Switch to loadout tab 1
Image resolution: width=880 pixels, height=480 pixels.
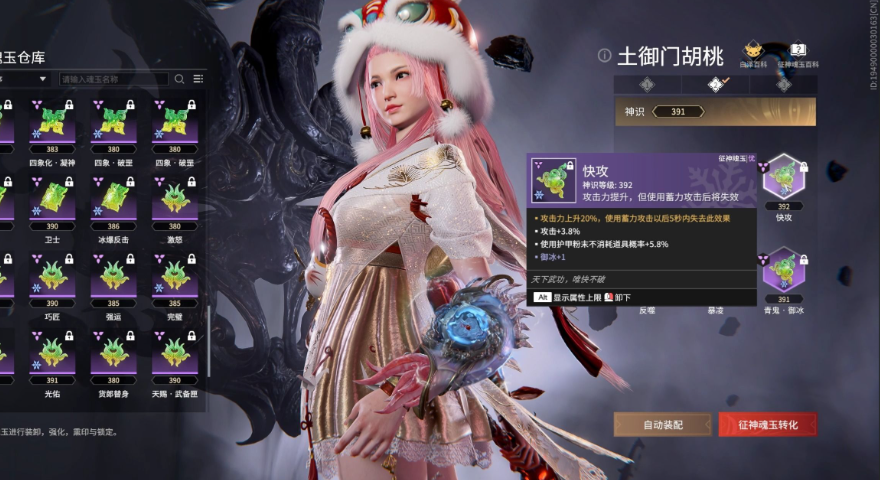[647, 84]
